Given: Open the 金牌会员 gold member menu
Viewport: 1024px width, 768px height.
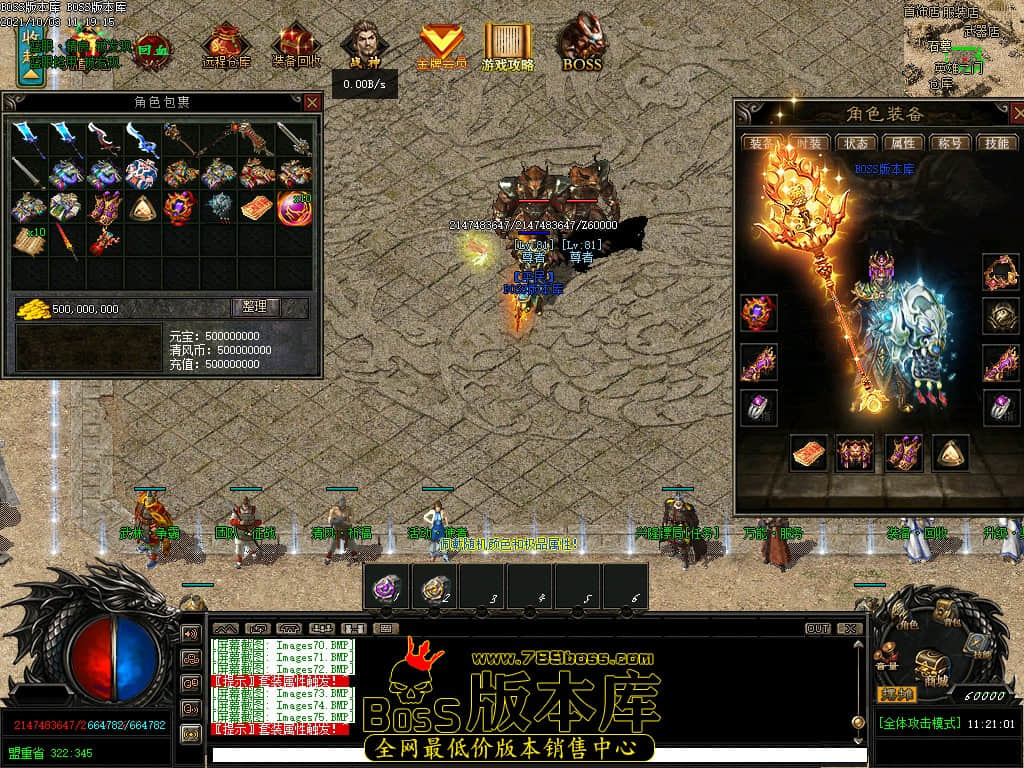Looking at the screenshot, I should tap(441, 47).
